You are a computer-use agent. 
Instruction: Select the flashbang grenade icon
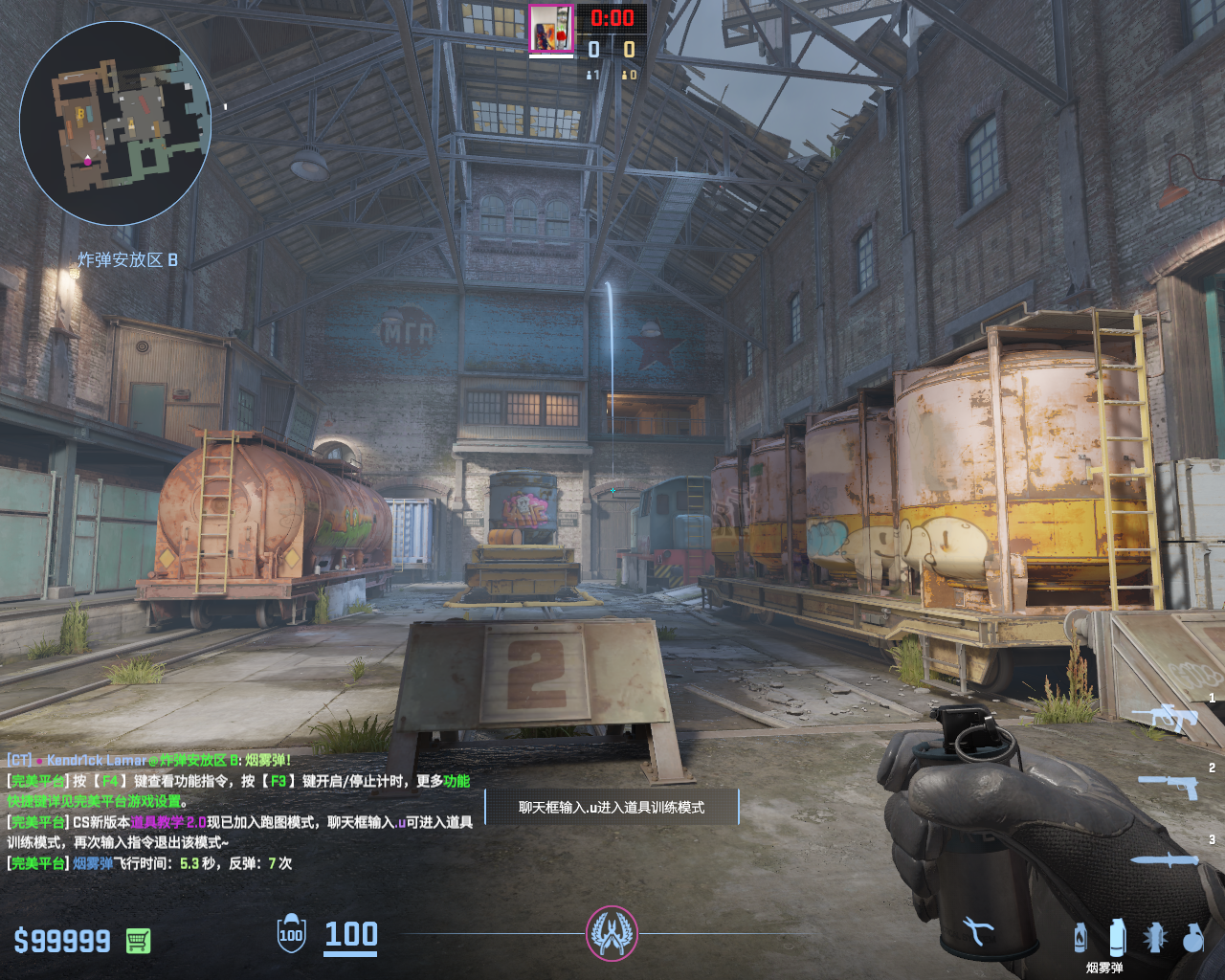(x=1155, y=938)
